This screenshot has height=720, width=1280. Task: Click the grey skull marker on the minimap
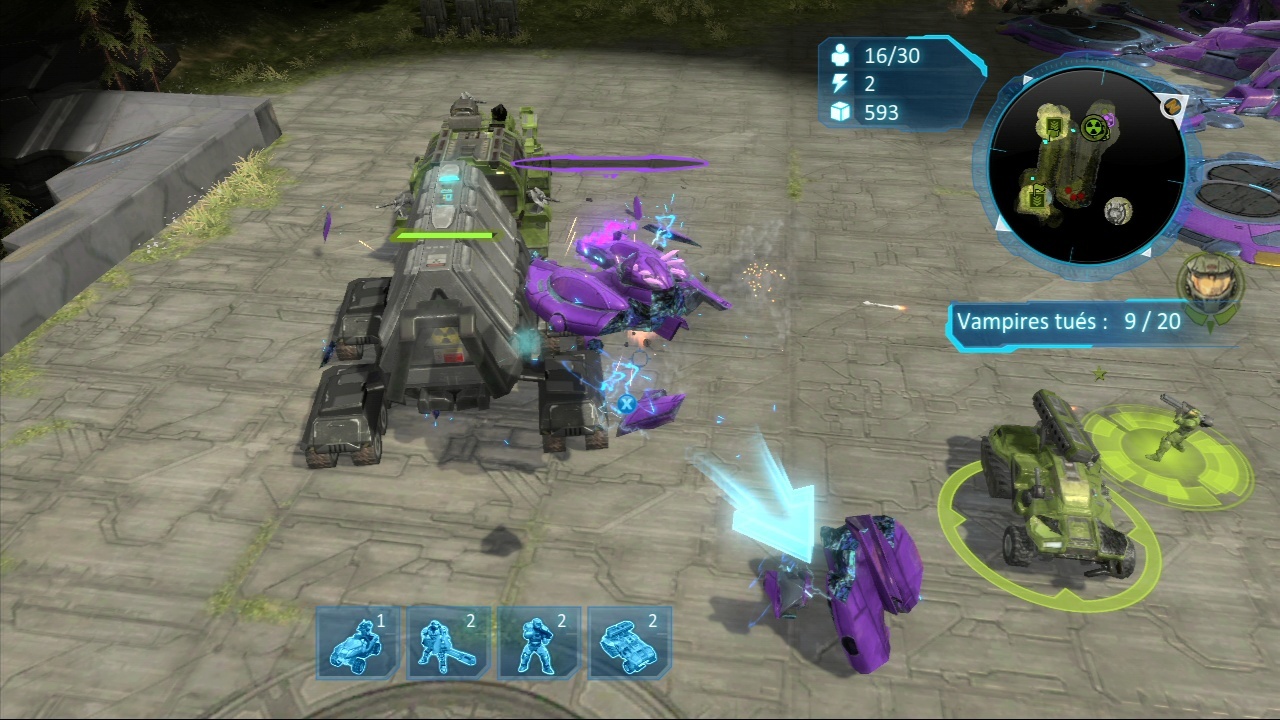click(1118, 210)
